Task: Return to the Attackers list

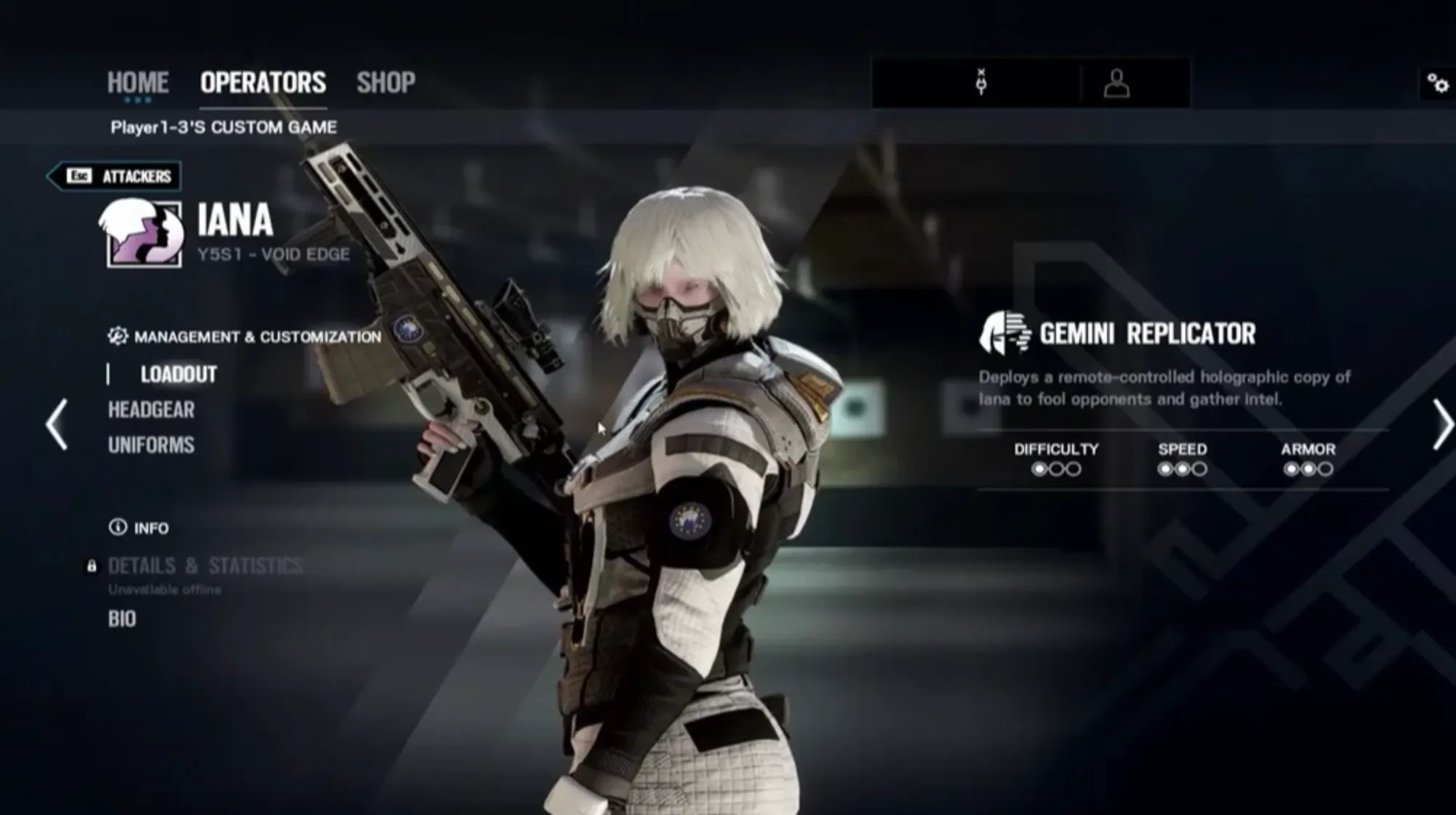Action: [115, 176]
